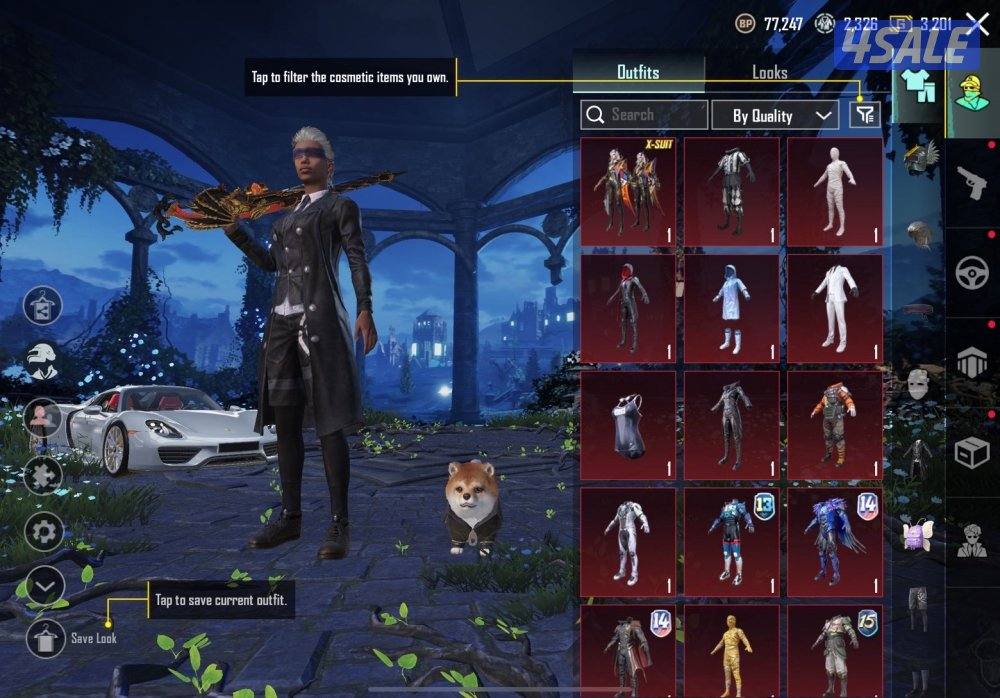Open the By Quality sort dropdown
This screenshot has height=698, width=1000.
coord(775,116)
